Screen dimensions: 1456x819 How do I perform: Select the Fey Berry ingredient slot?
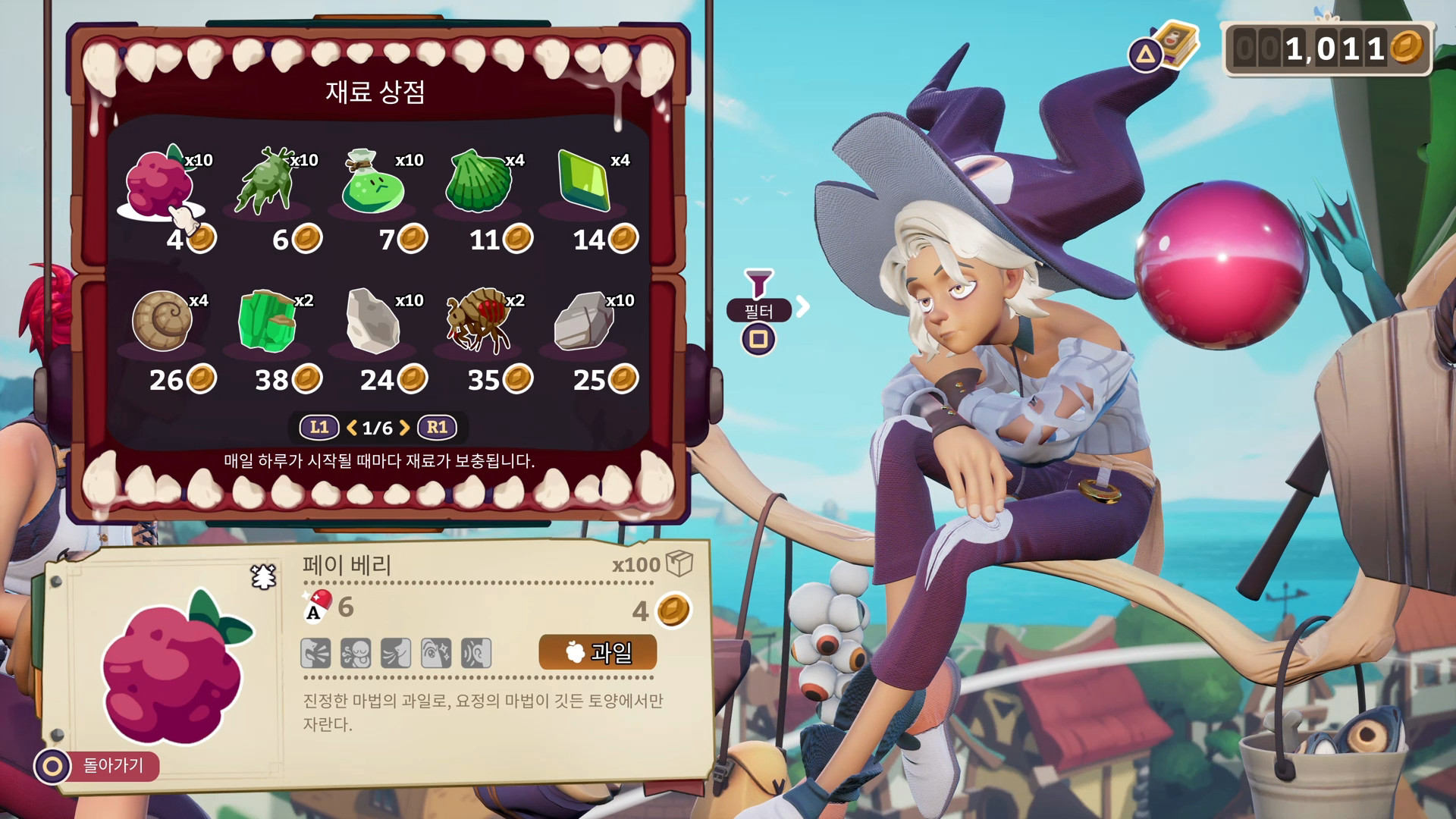[x=161, y=184]
